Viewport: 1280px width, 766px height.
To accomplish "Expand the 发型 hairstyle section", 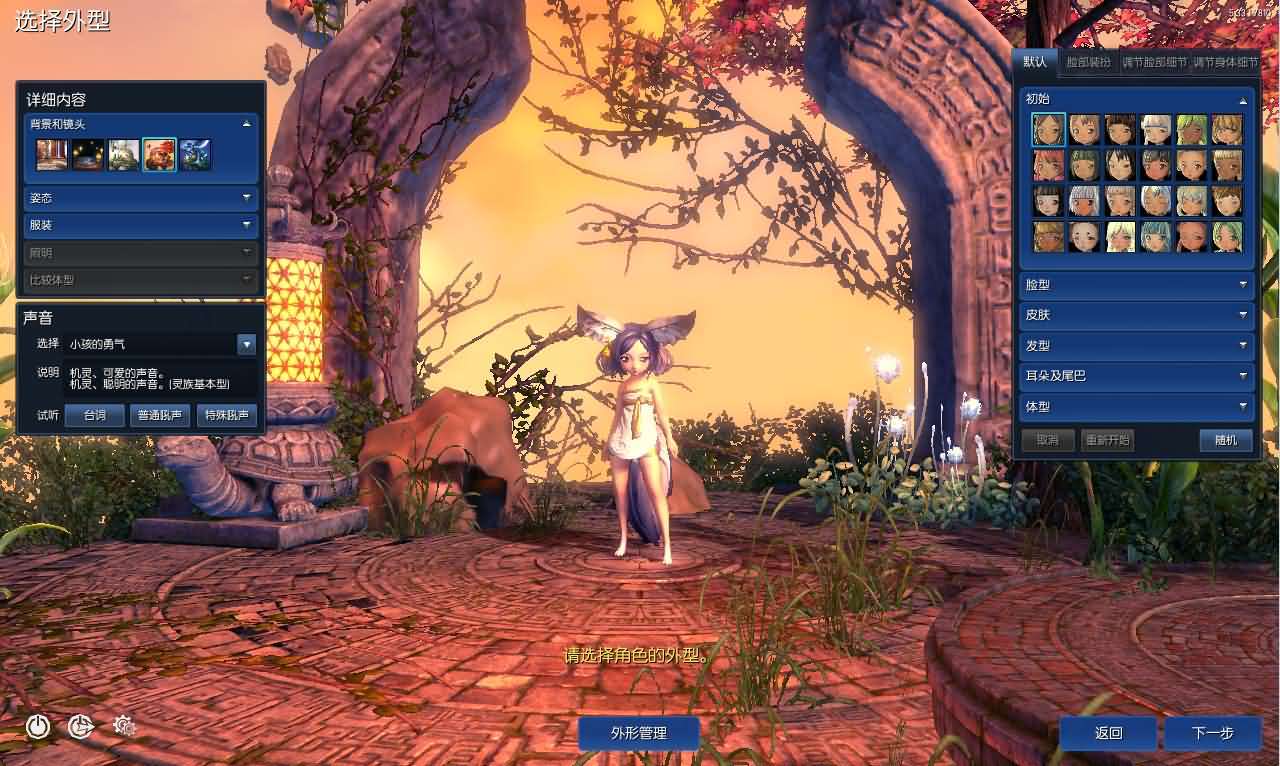I will pyautogui.click(x=1136, y=345).
